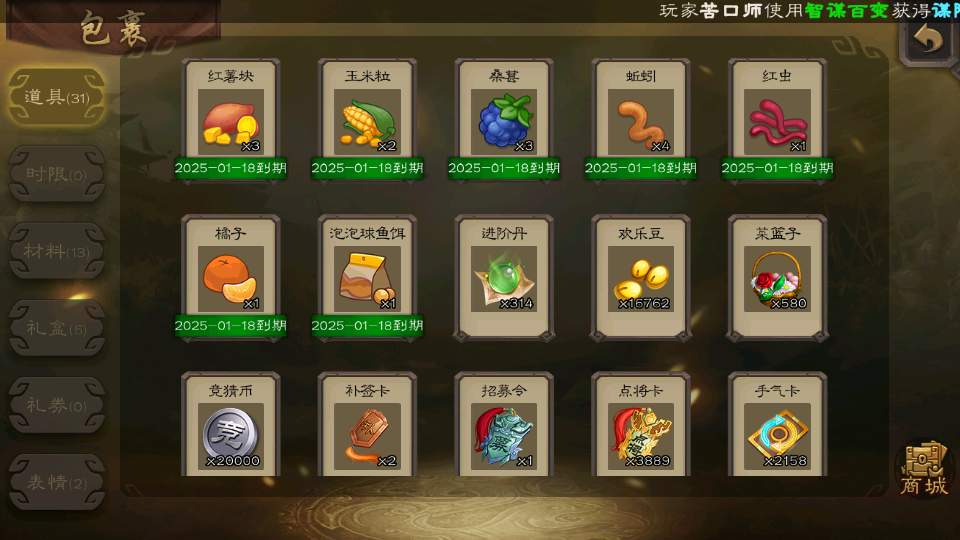Open the 商城 shop

click(924, 468)
